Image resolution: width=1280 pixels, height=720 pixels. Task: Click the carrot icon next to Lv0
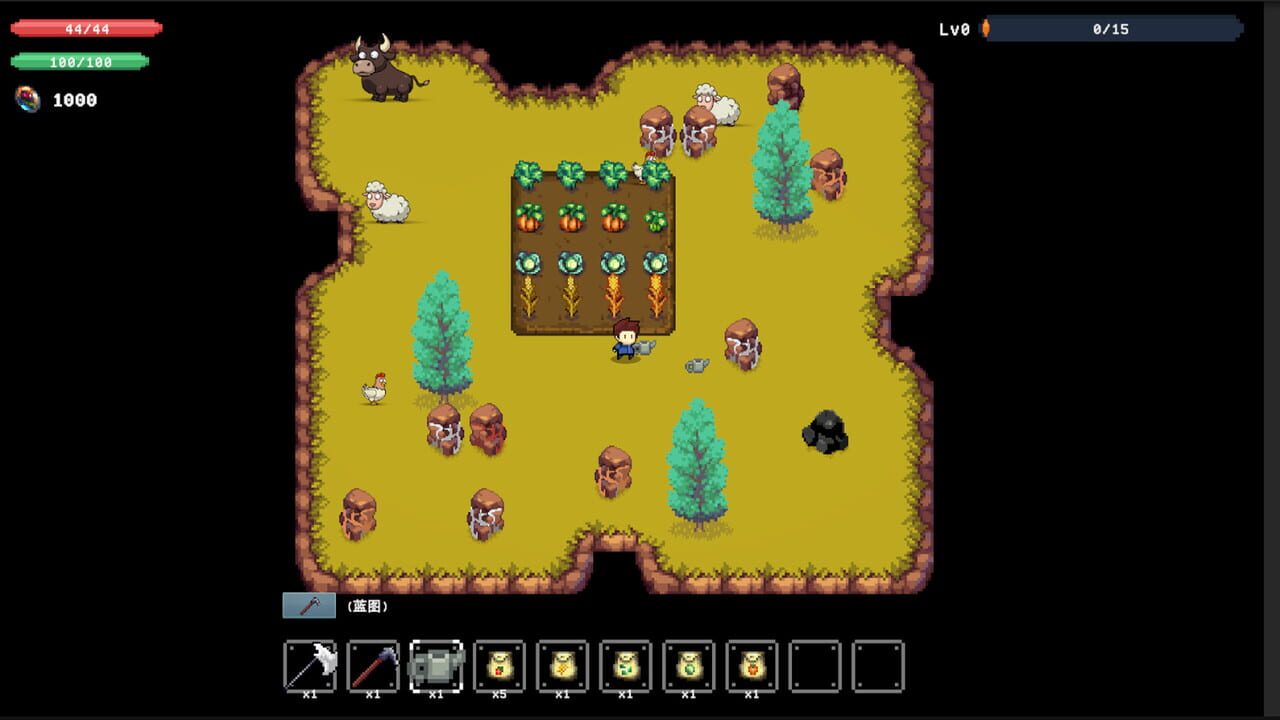[x=988, y=29]
